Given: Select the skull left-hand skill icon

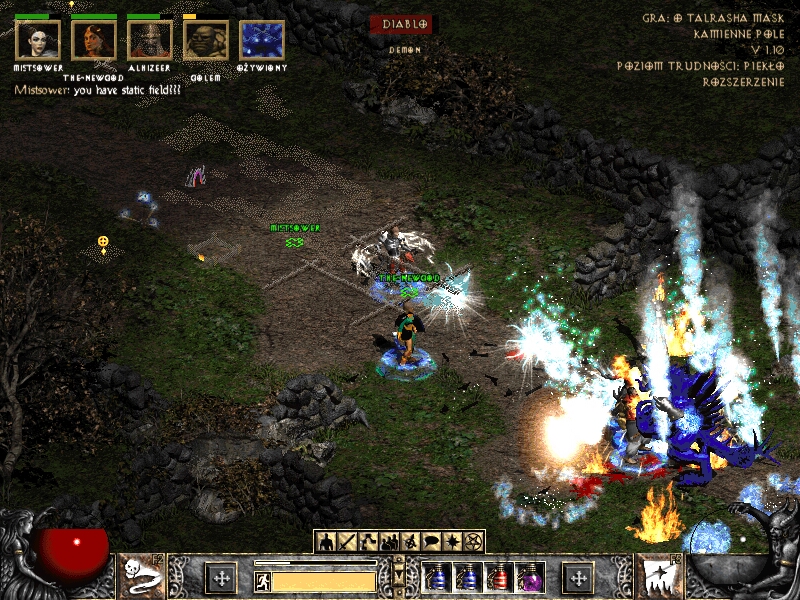Looking at the screenshot, I should pyautogui.click(x=142, y=577).
